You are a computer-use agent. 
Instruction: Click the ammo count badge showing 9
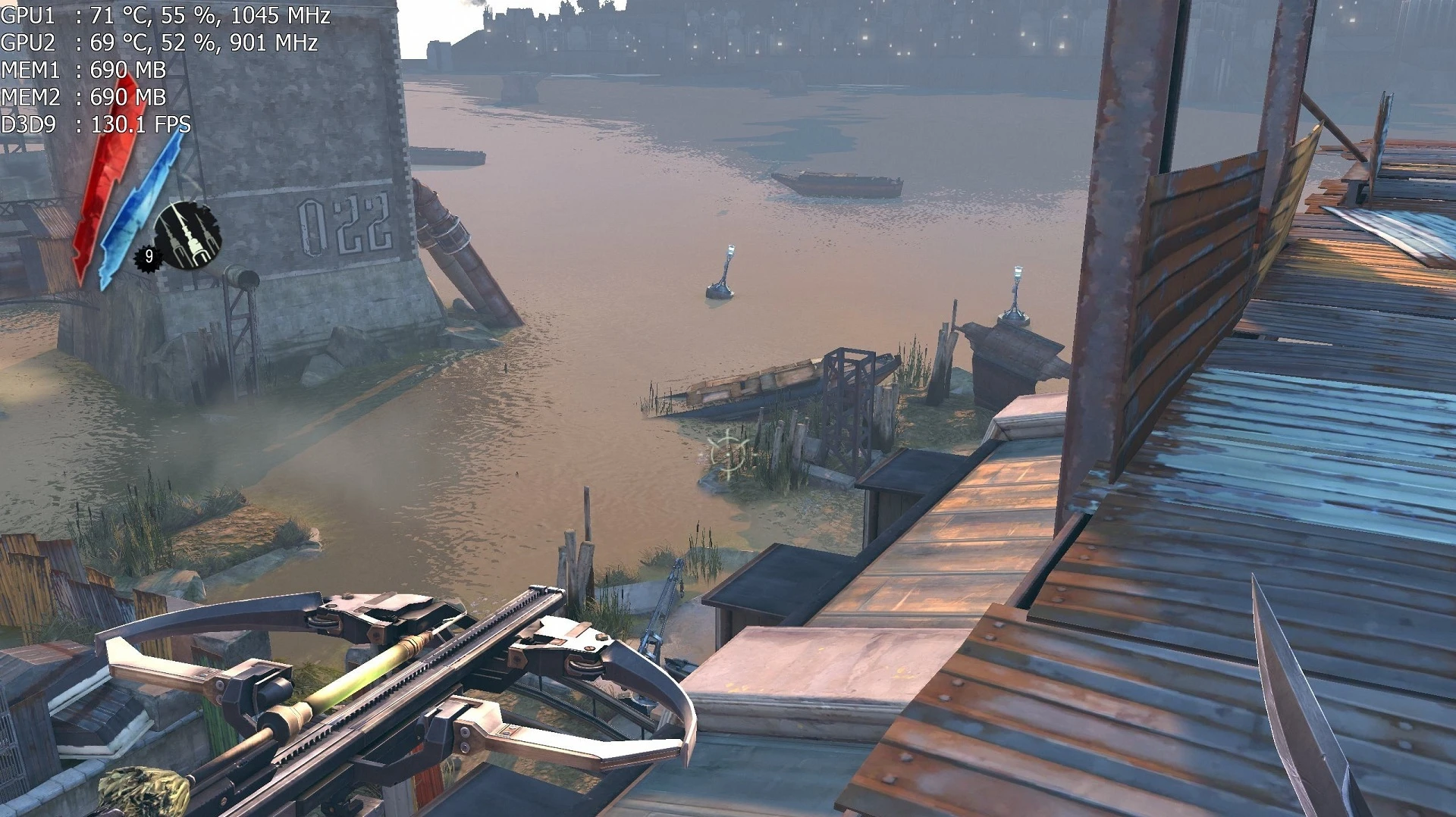[x=149, y=256]
